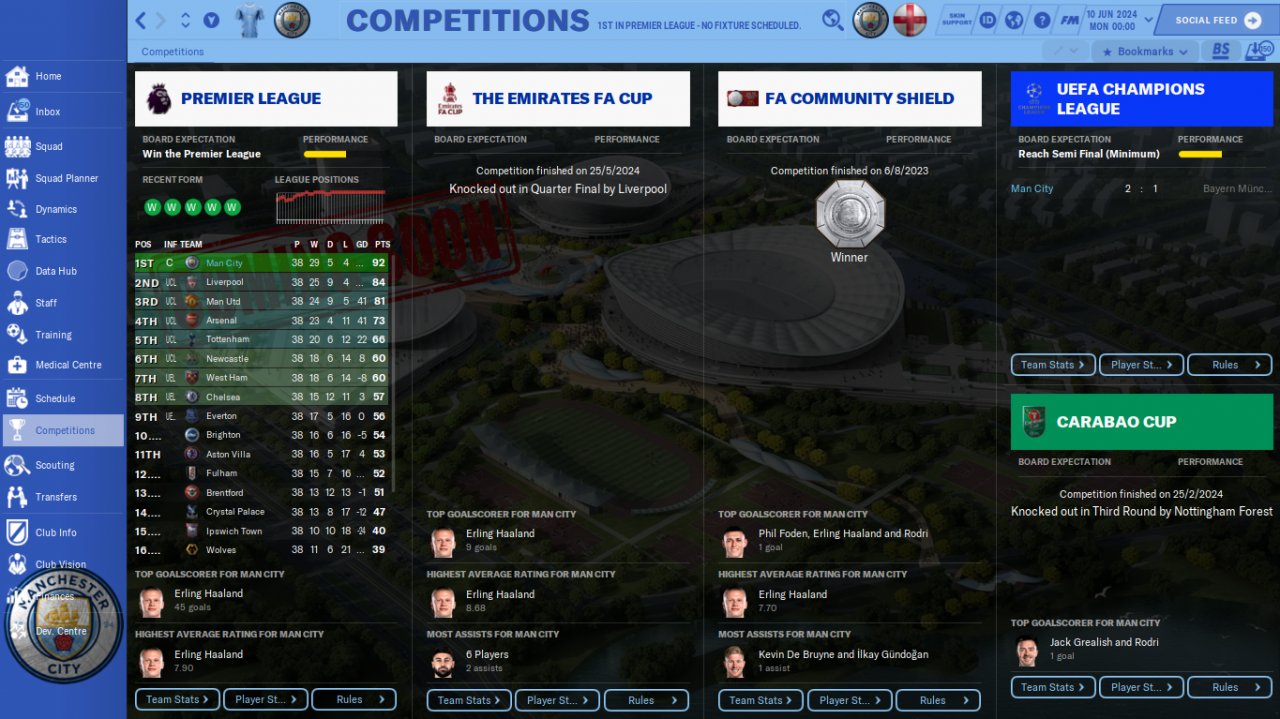
Task: Select Data Hub in sidebar
Action: (x=55, y=271)
